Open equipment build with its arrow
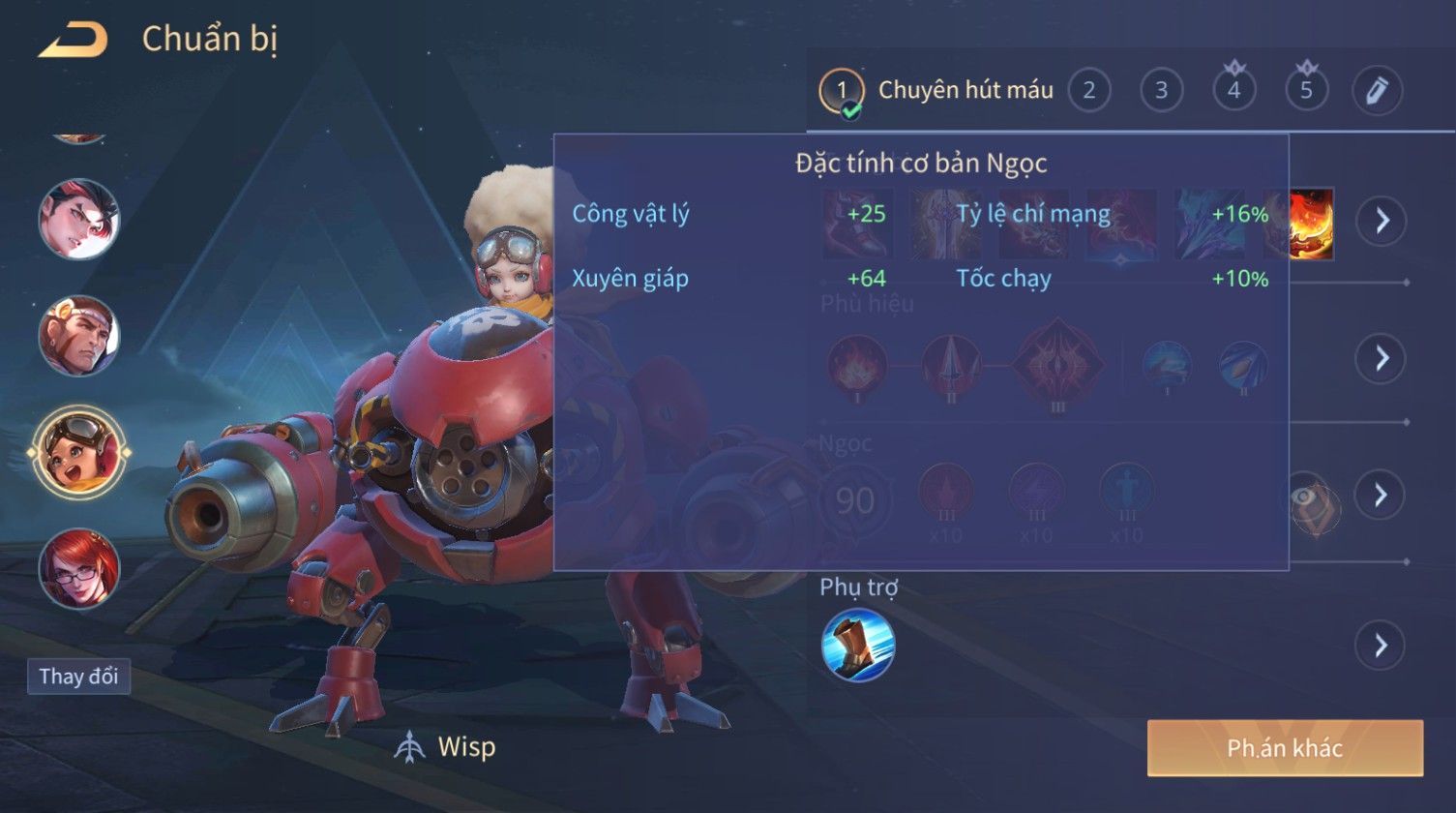 (x=1381, y=221)
